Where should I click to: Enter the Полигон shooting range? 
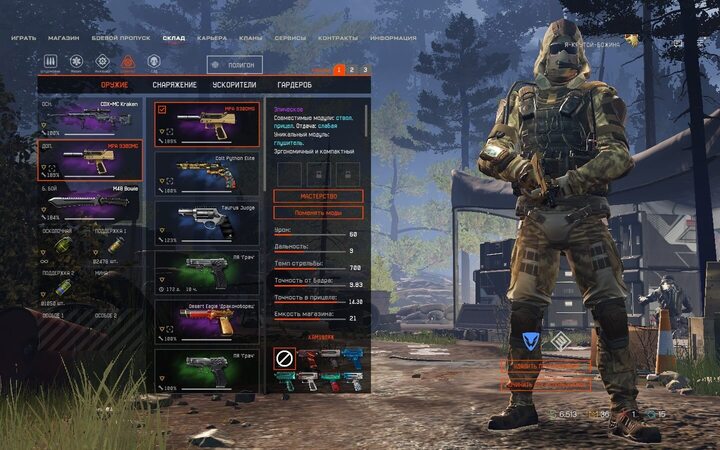point(235,65)
